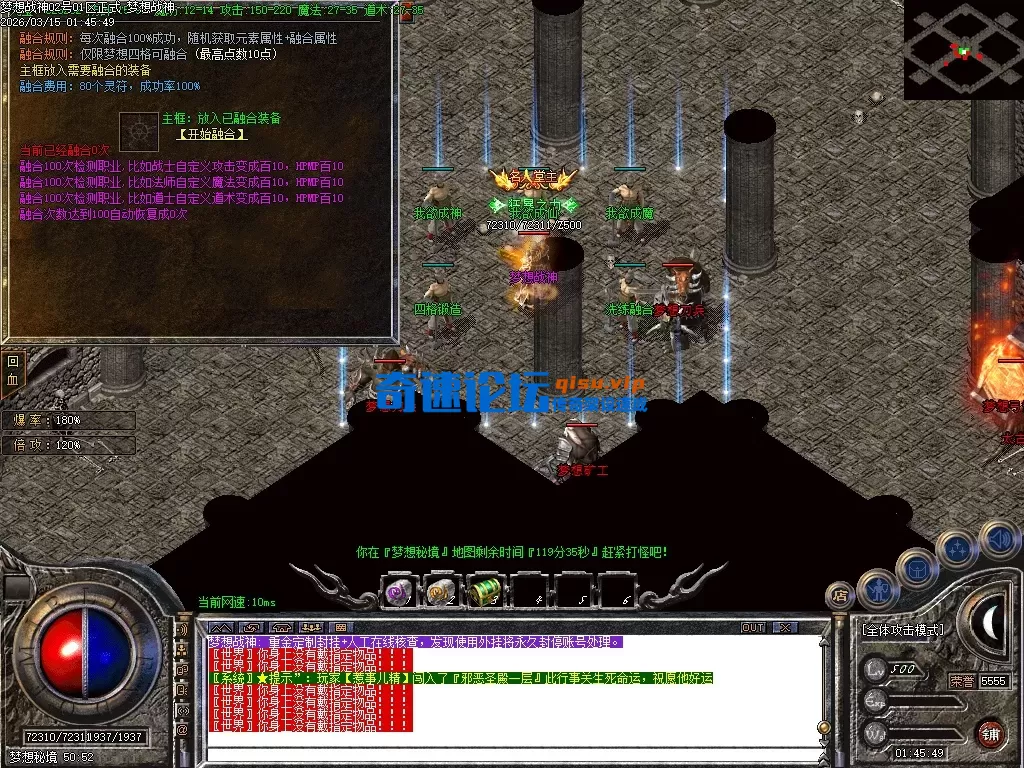Open the skills sparkle icon
Image resolution: width=1024 pixels, height=768 pixels.
pyautogui.click(x=957, y=548)
